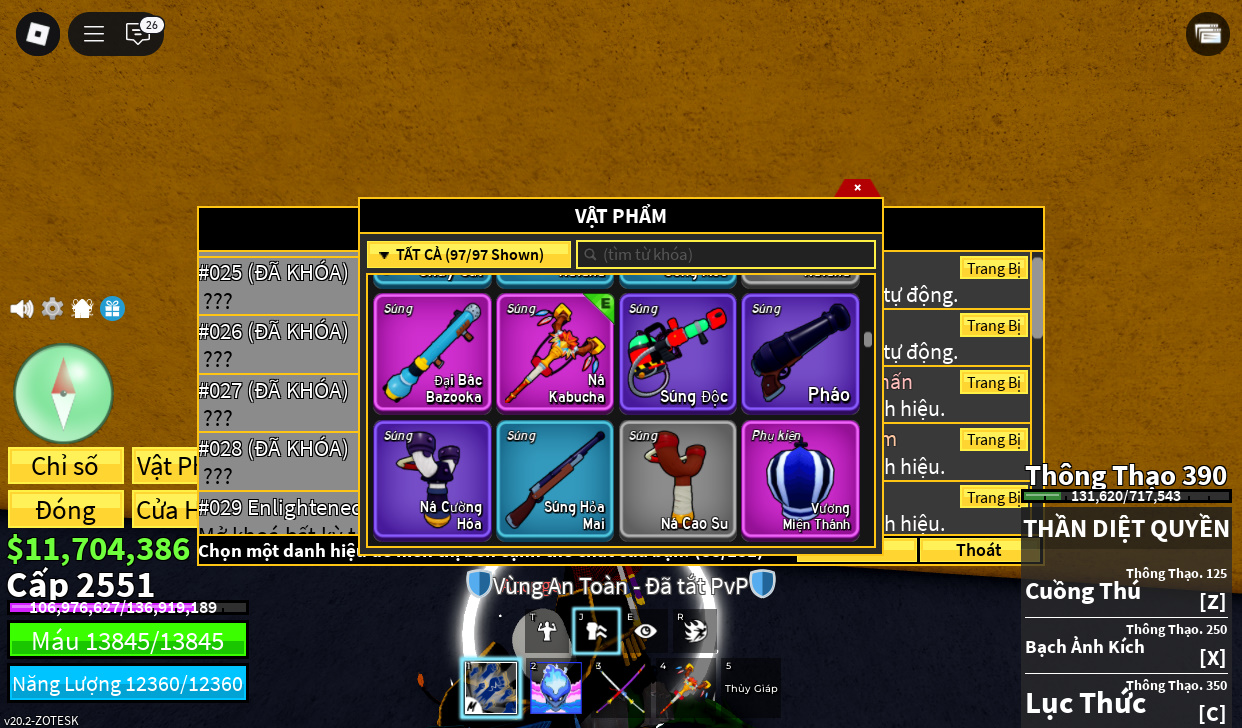This screenshot has width=1242, height=728.
Task: Choose the Ná Kabucha item
Action: [555, 352]
